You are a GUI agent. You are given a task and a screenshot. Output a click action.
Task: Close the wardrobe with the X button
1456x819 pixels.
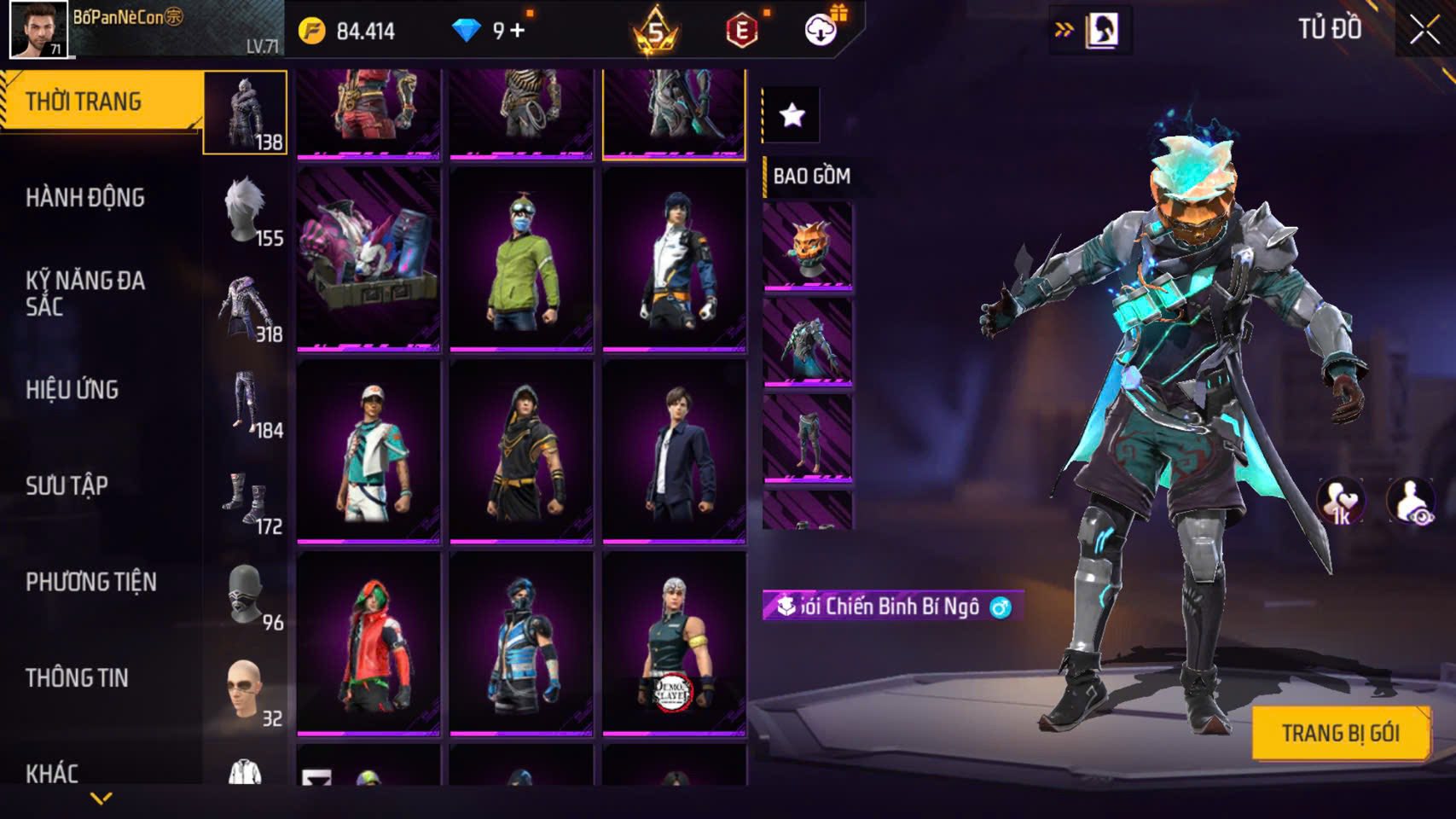pos(1424,30)
